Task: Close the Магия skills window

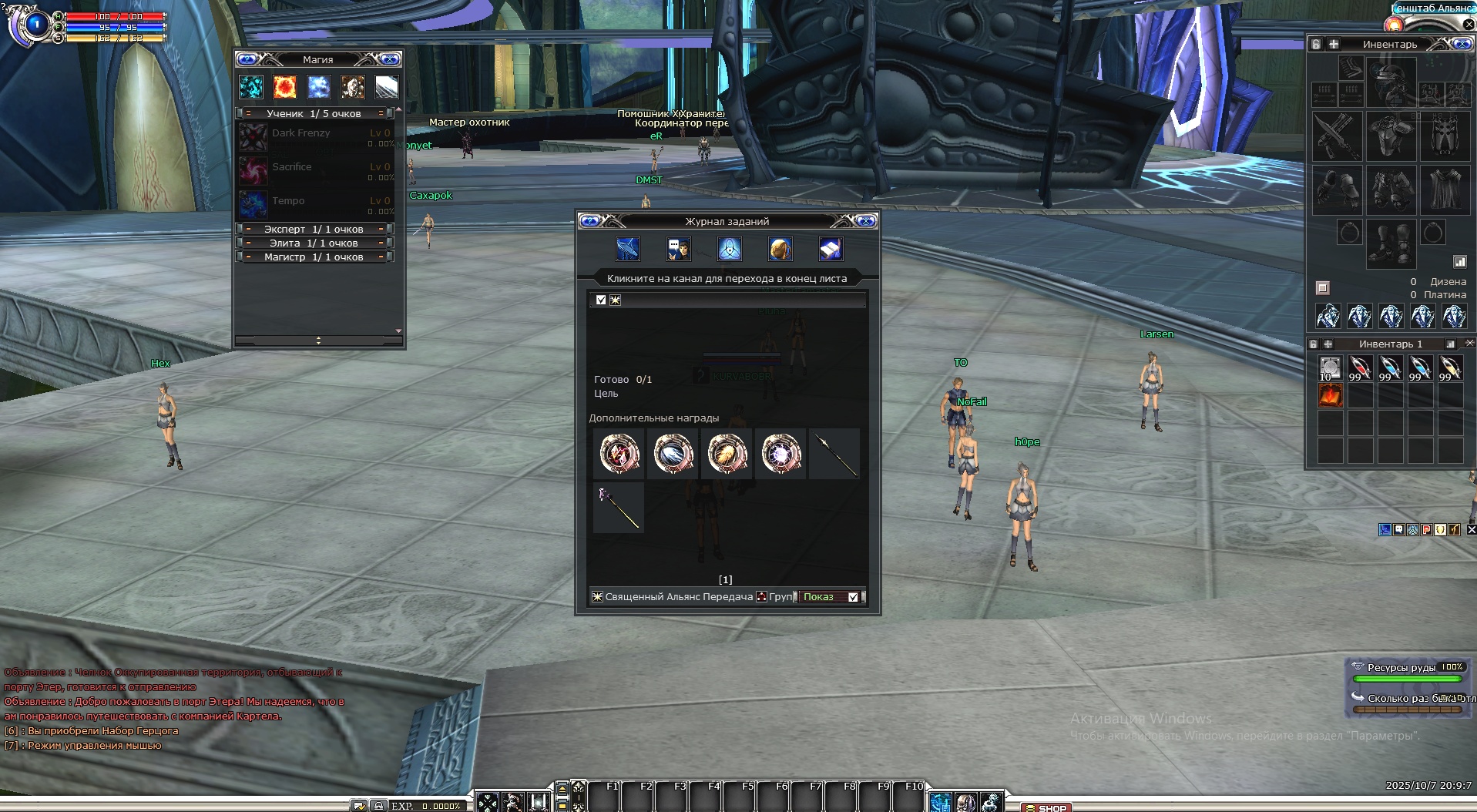Action: 391,59
